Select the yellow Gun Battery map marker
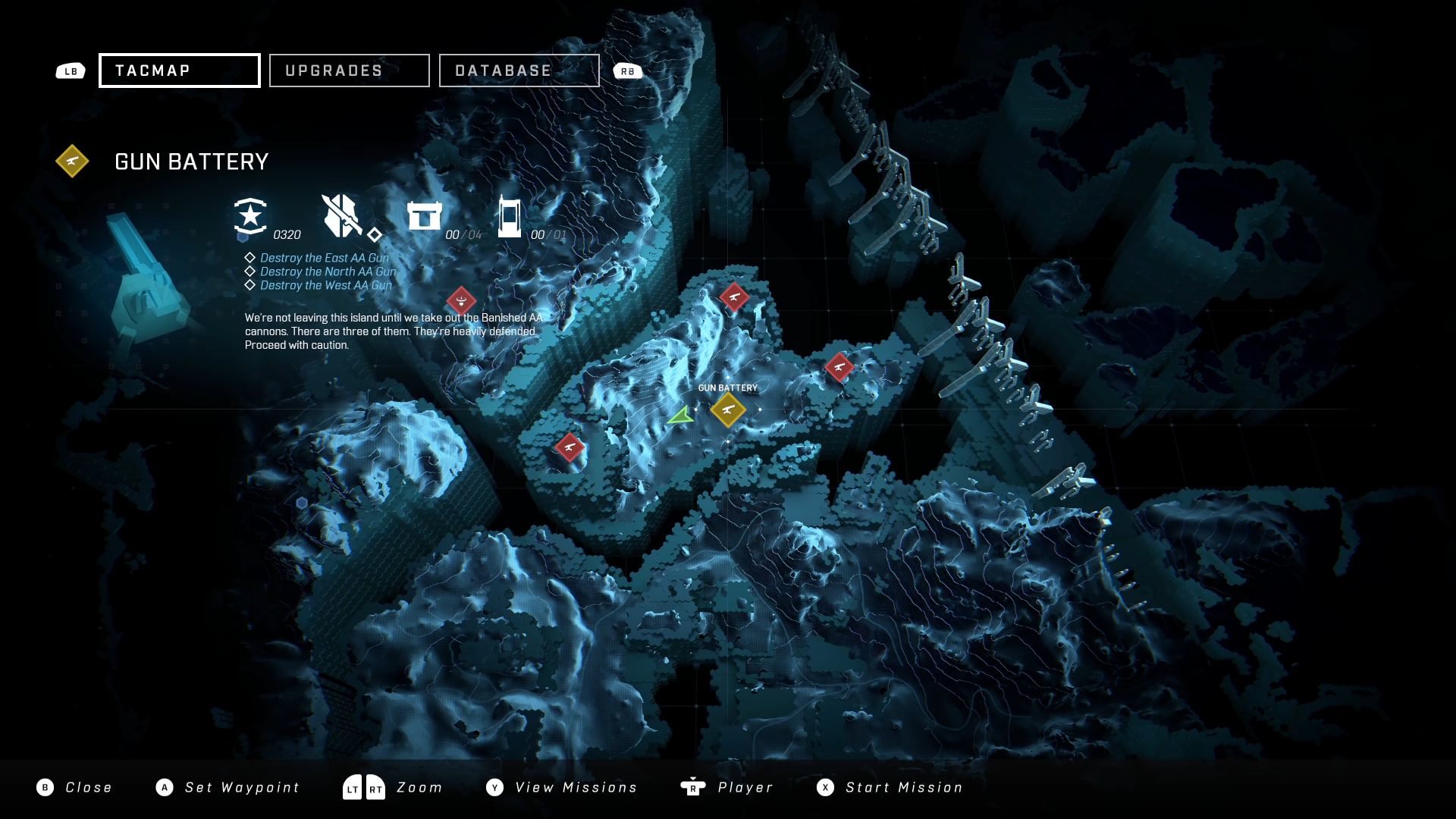Screen dimensions: 1456x819 click(x=728, y=409)
